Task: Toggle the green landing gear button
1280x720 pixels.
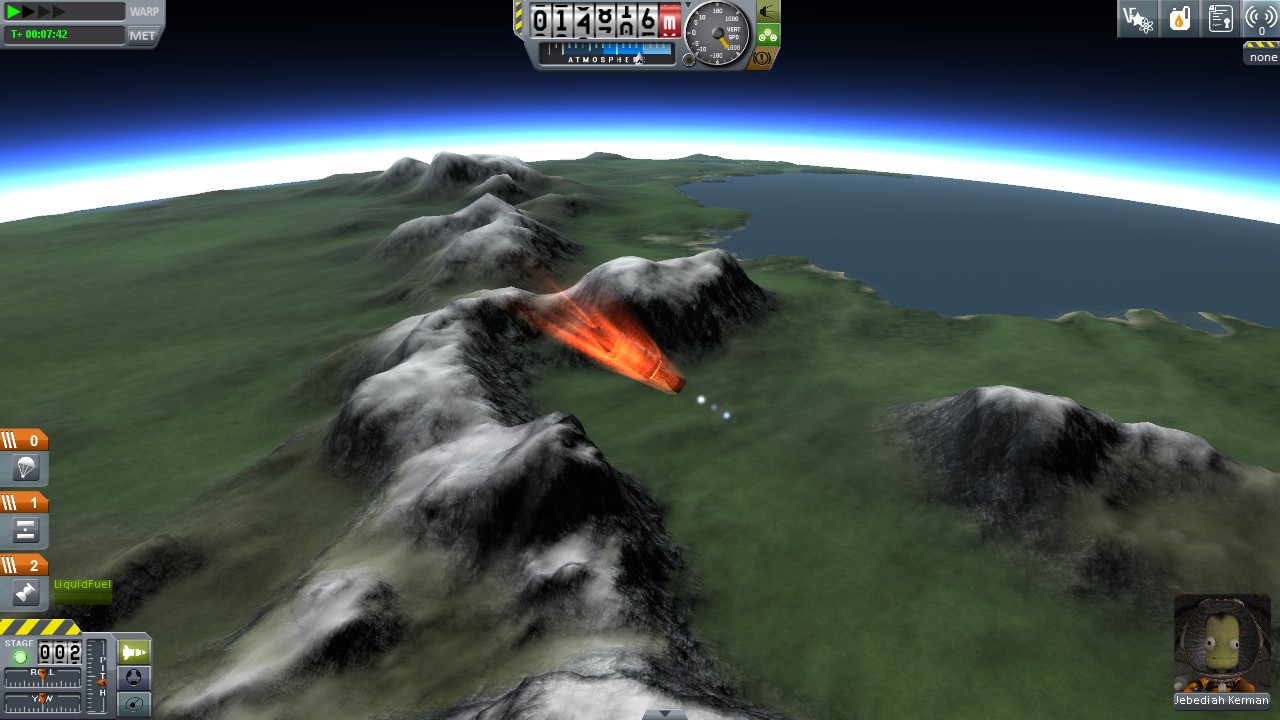Action: tap(767, 35)
